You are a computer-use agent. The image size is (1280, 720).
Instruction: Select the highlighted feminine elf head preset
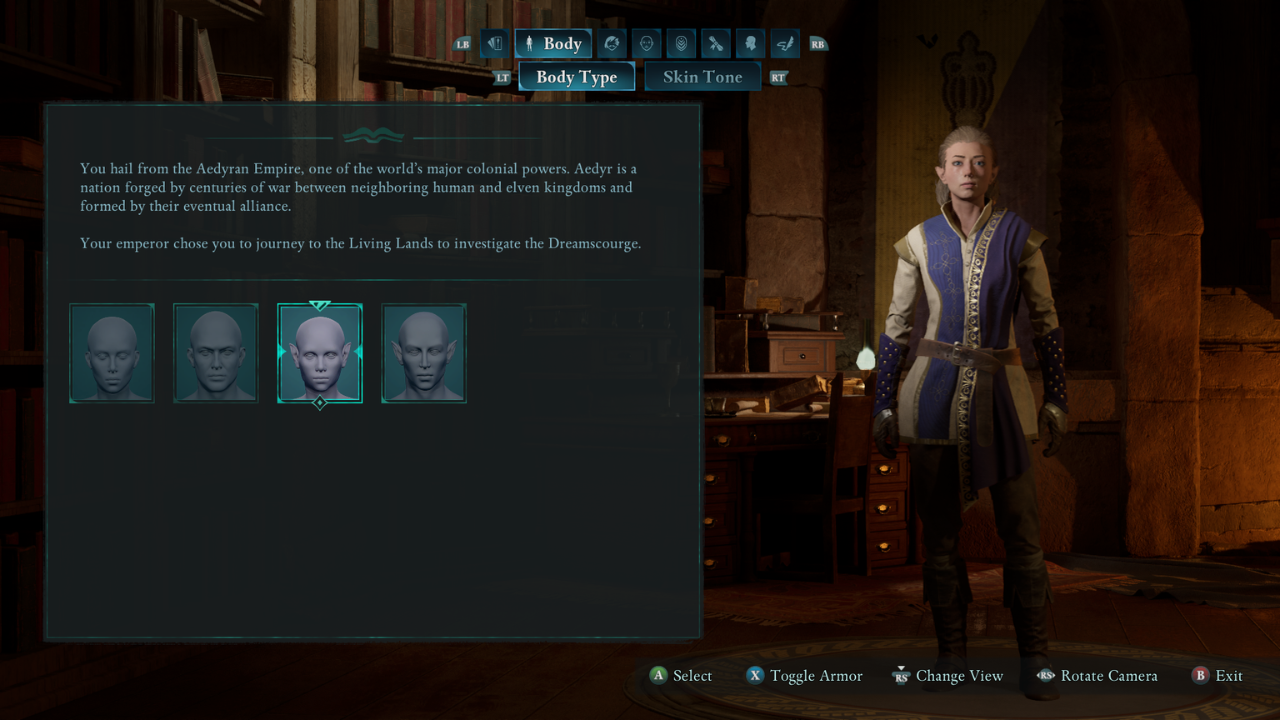point(320,353)
